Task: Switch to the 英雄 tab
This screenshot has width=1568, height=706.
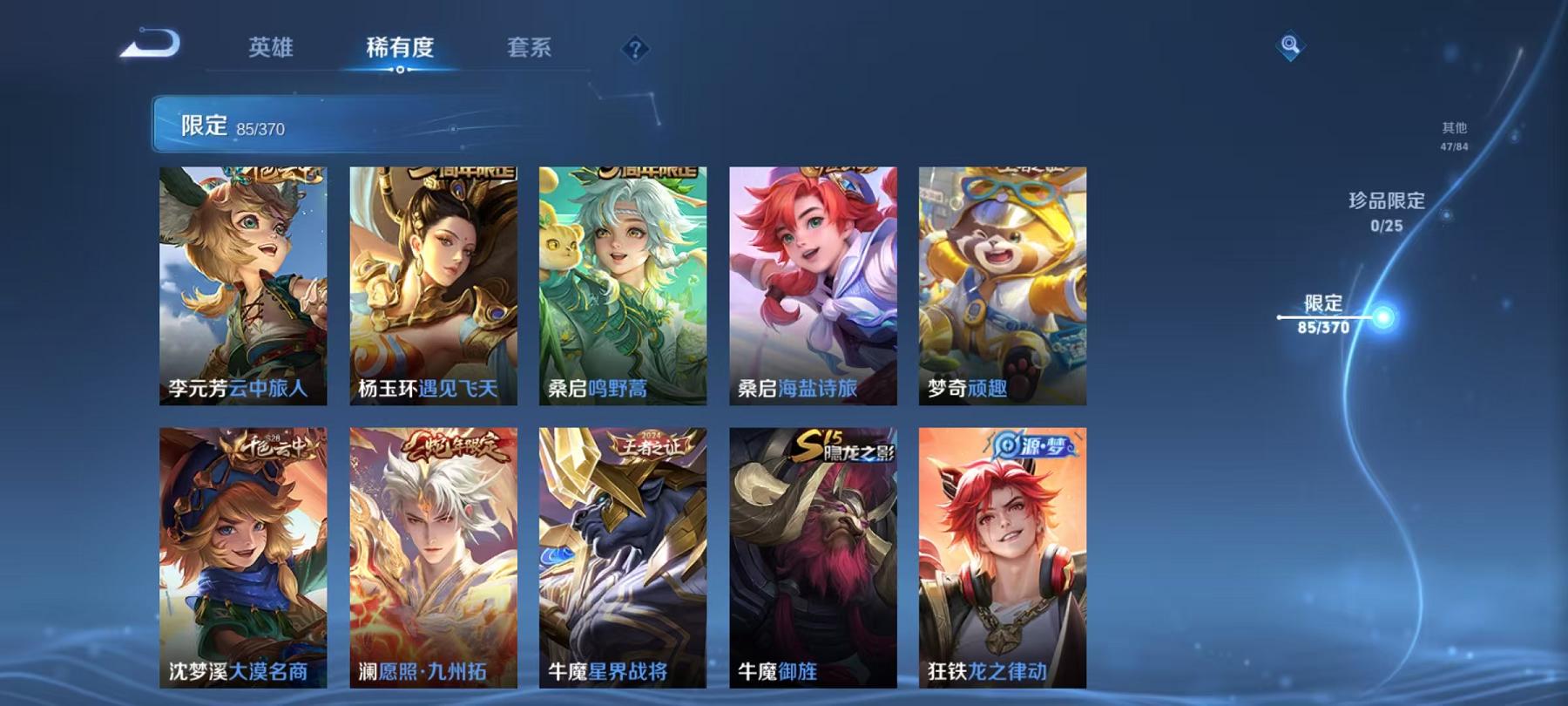Action: (270, 50)
